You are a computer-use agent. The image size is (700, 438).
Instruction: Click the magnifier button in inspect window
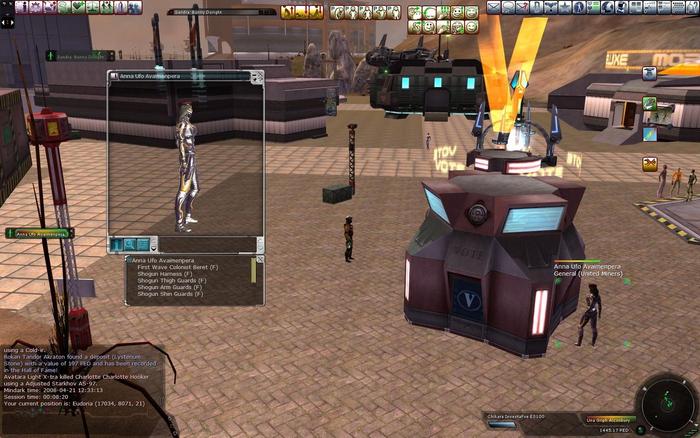point(130,244)
